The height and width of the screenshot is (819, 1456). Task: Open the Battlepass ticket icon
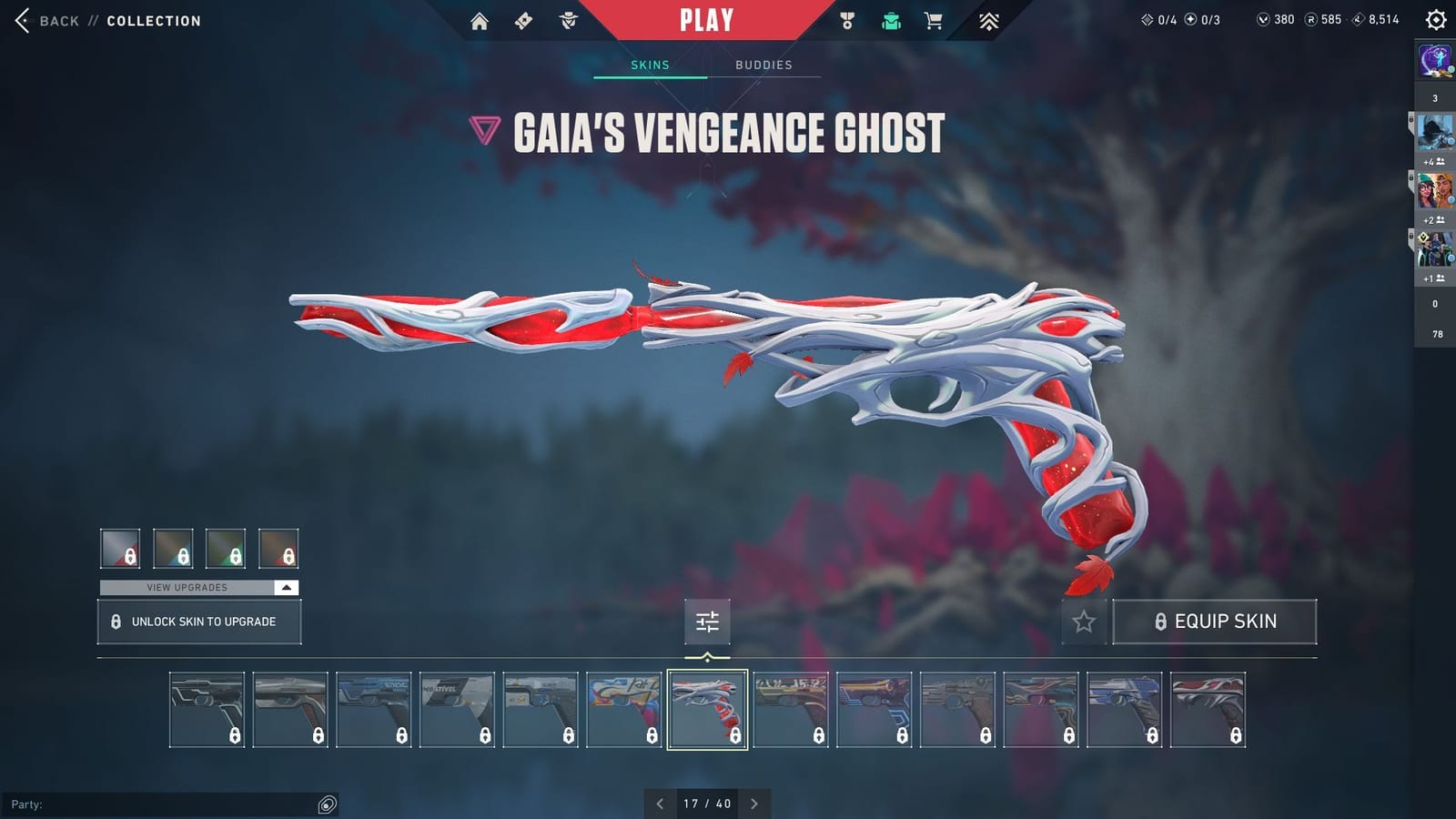523,20
